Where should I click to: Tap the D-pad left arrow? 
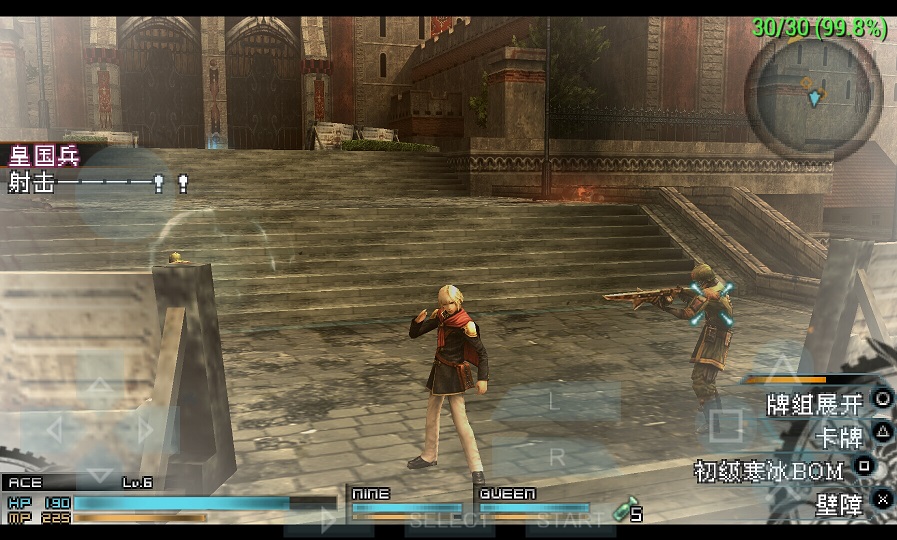click(54, 431)
